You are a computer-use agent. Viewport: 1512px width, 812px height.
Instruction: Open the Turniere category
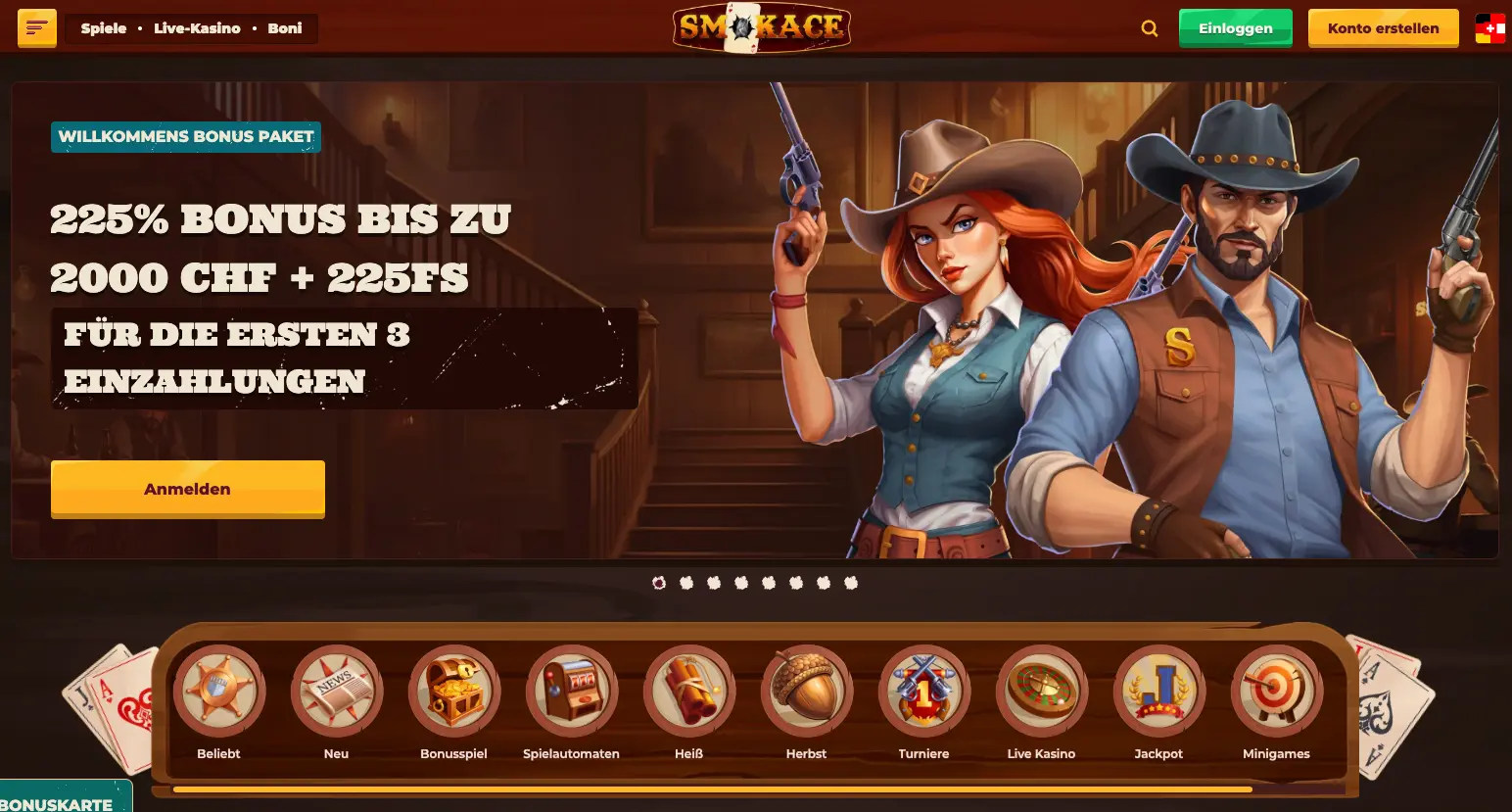point(923,692)
